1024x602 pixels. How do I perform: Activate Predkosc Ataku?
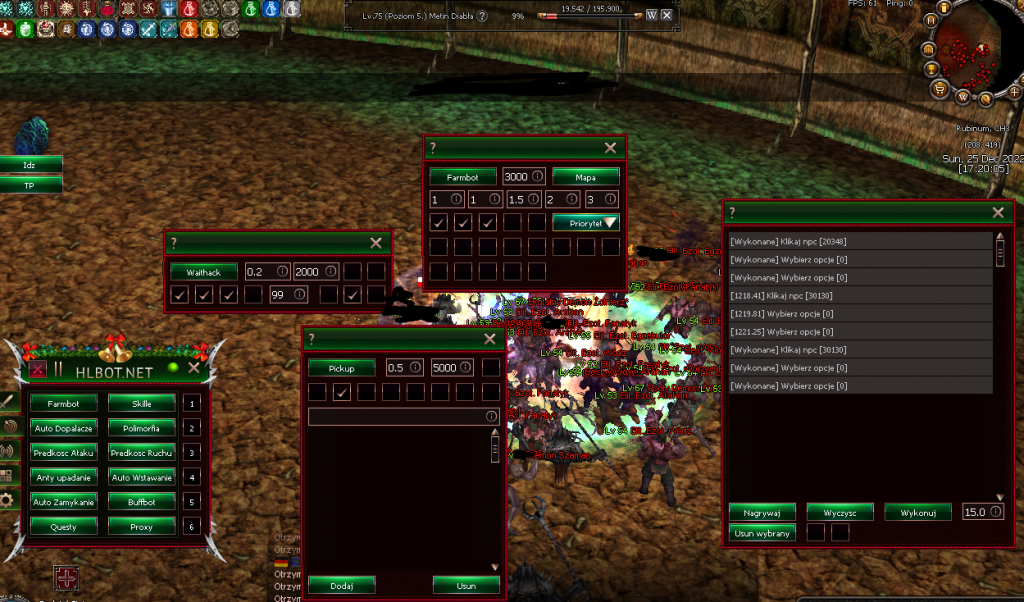(x=64, y=453)
